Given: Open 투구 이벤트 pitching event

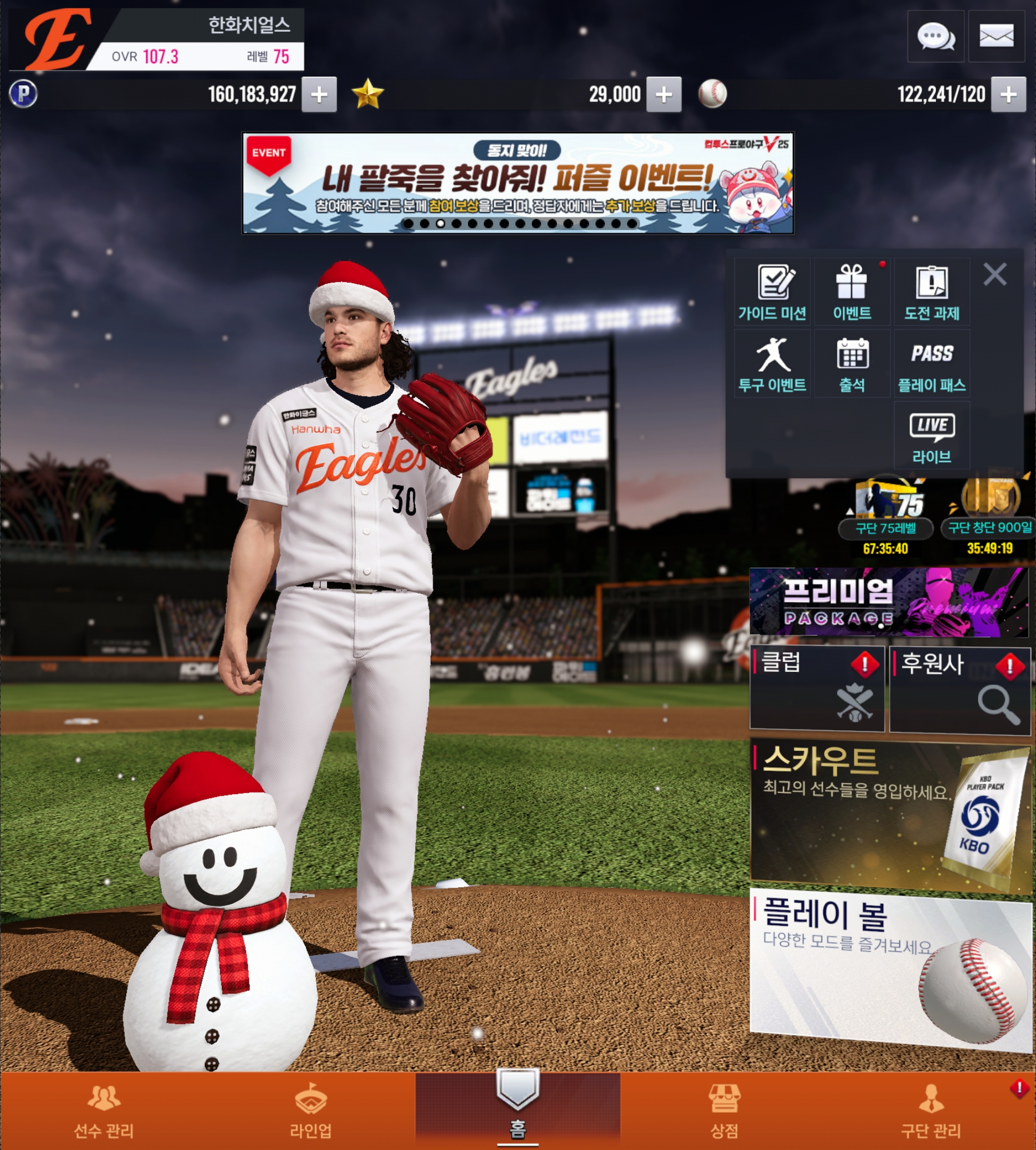Looking at the screenshot, I should 772,364.
